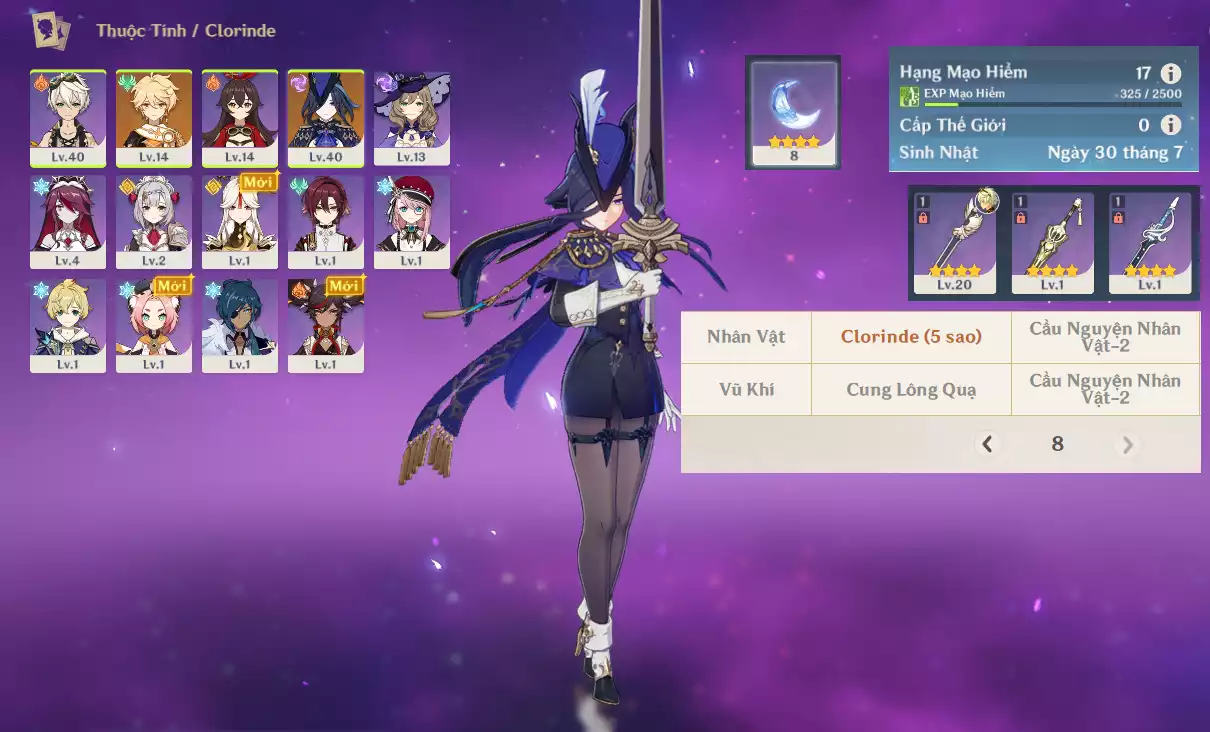This screenshot has height=732, width=1210.
Task: Select Bennett's Lv.40 portrait card
Action: pos(68,118)
